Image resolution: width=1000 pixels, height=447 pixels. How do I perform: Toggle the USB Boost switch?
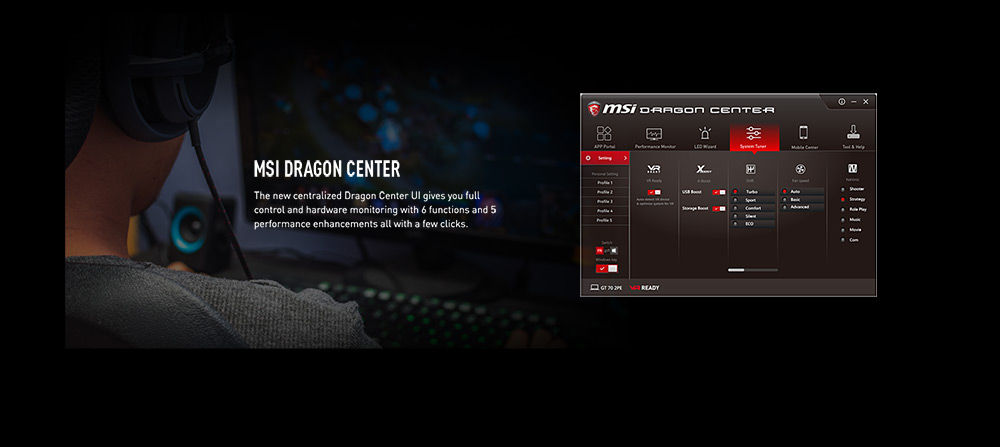point(719,192)
